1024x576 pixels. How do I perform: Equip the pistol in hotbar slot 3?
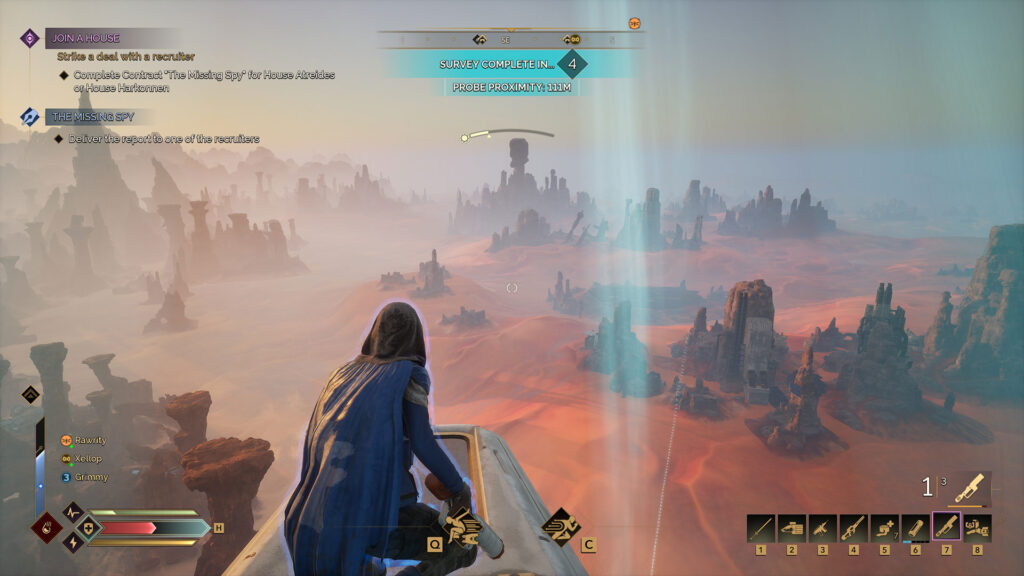coord(823,527)
